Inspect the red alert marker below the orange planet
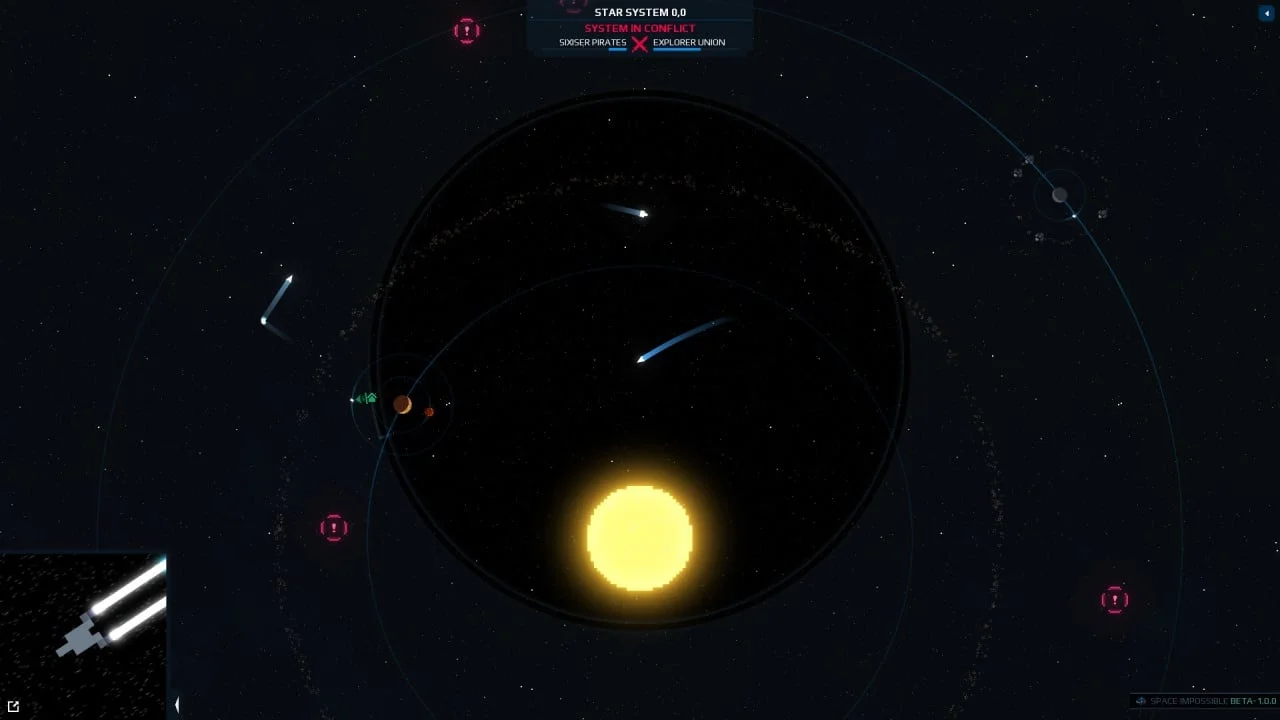Viewport: 1280px width, 720px height. point(334,527)
